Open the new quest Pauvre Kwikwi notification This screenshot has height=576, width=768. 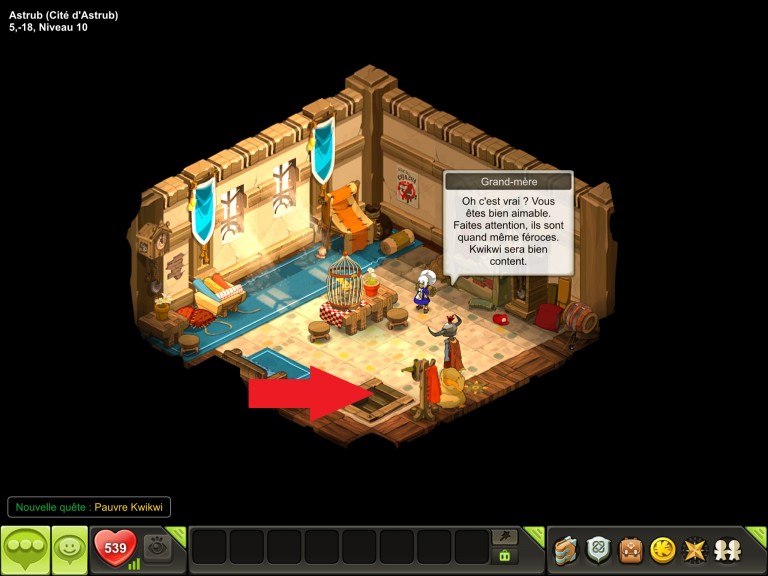(x=89, y=507)
